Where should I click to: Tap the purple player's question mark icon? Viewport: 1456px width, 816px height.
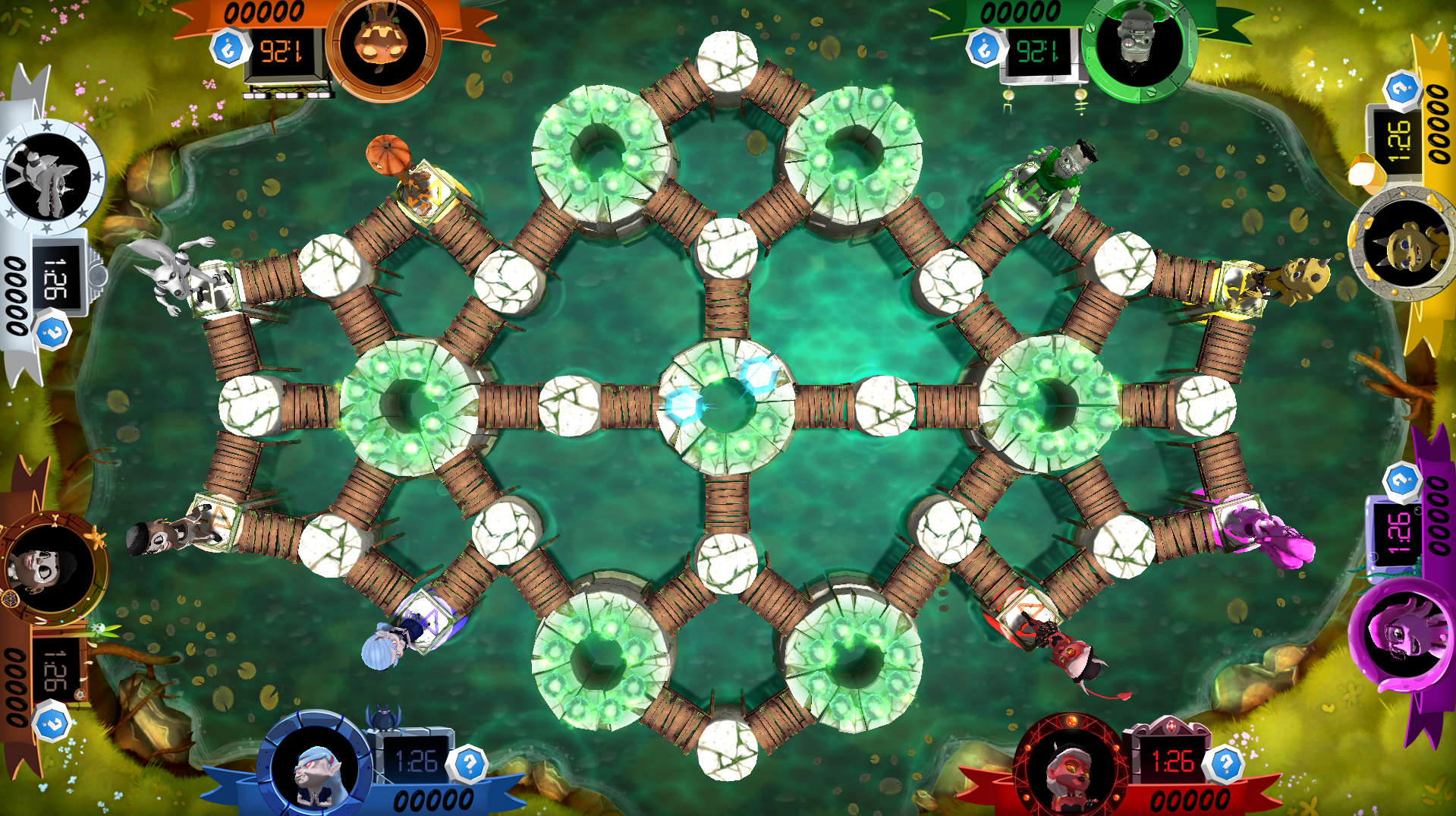tap(1401, 480)
